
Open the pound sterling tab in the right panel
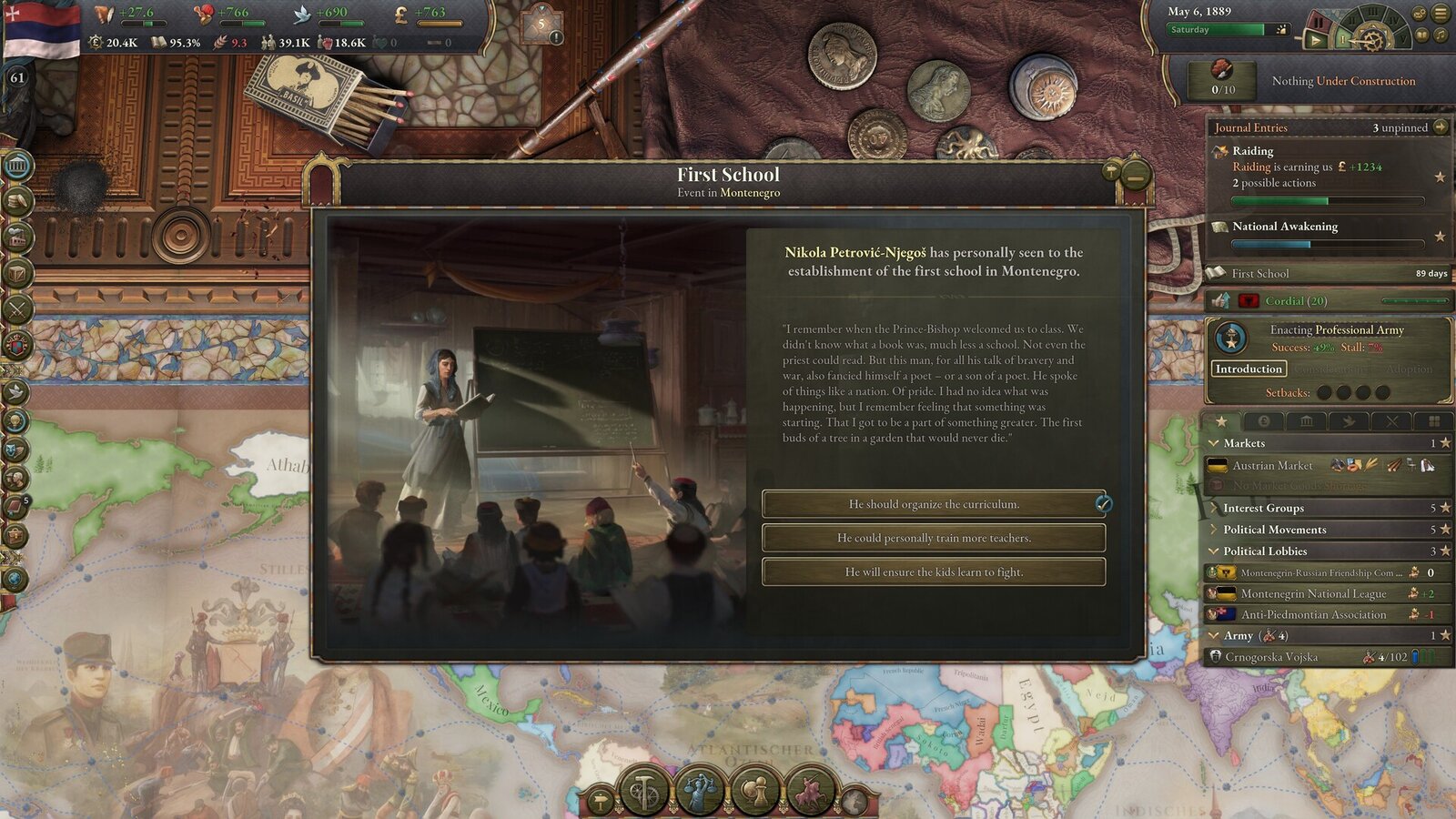click(1264, 420)
